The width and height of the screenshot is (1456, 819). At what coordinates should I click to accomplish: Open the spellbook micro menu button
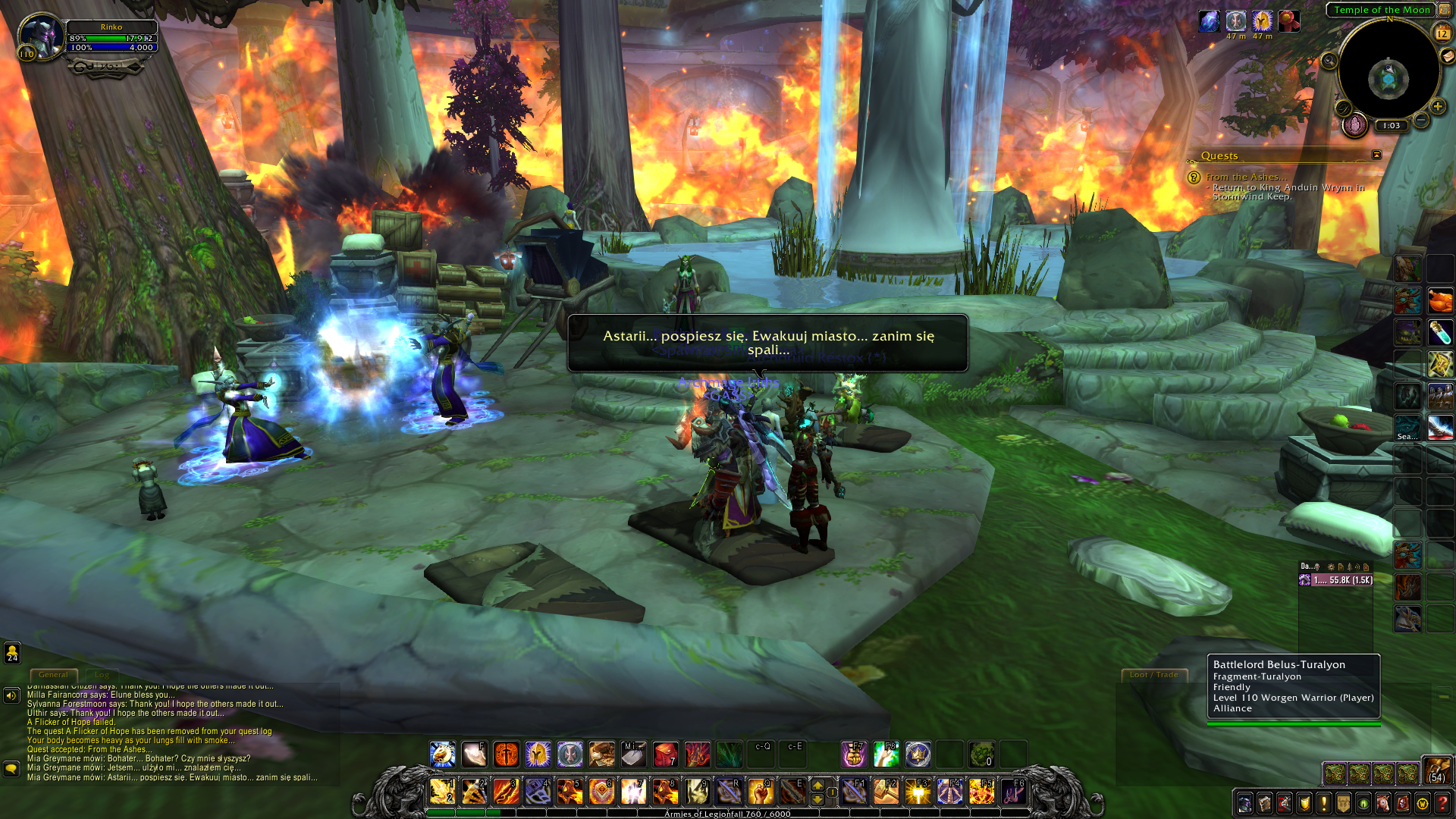(x=1264, y=803)
